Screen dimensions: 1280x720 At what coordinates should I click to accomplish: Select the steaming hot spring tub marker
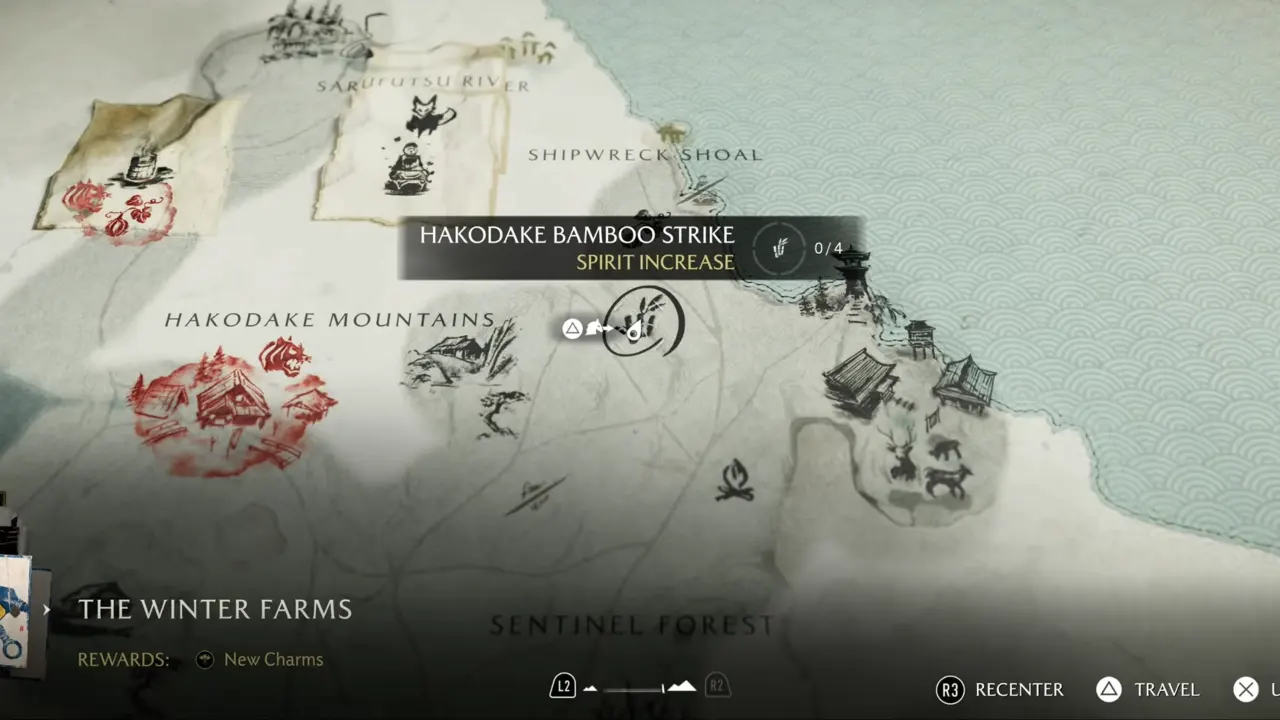coord(145,167)
